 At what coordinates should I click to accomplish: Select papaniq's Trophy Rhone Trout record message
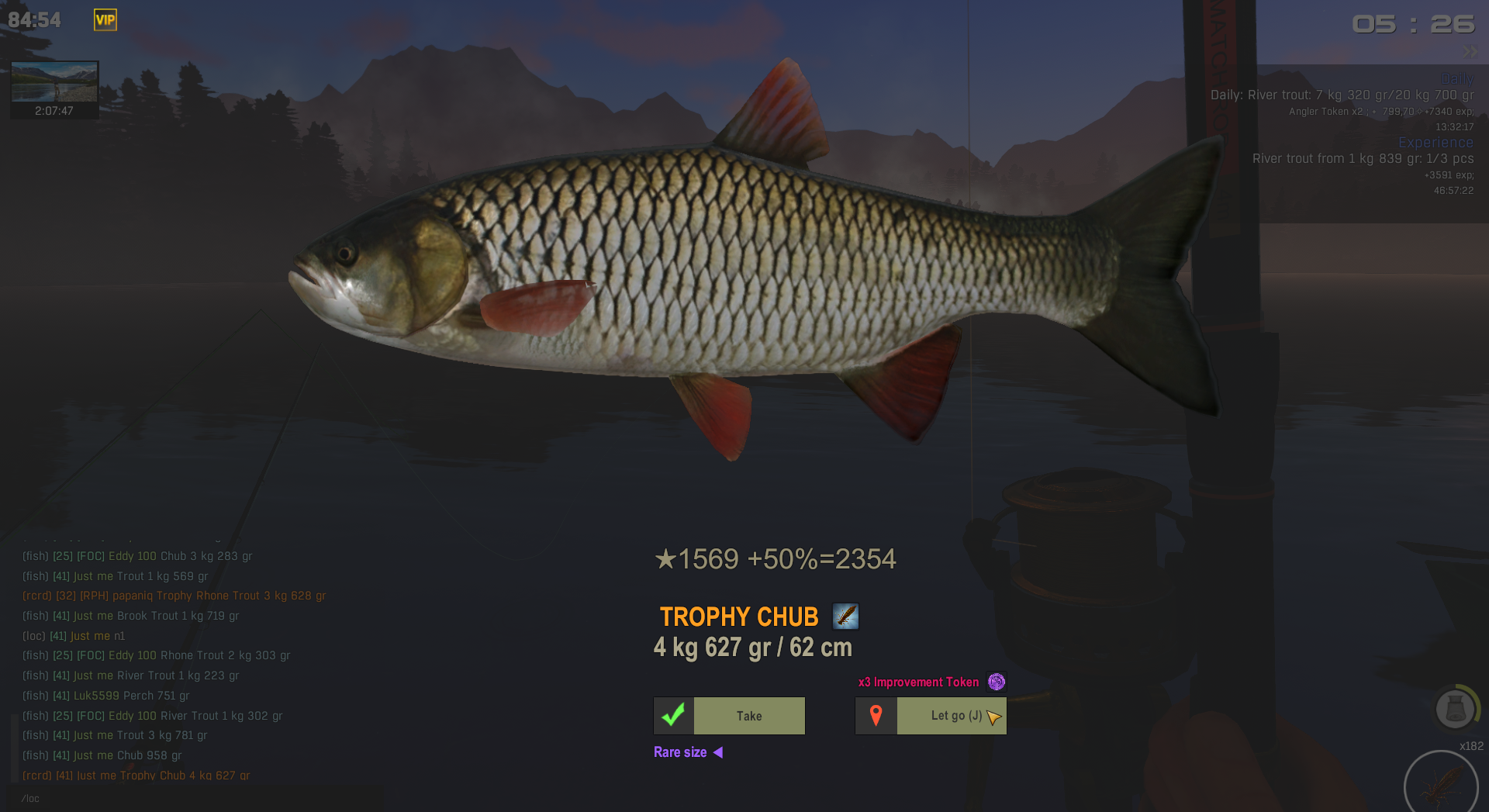[x=174, y=596]
